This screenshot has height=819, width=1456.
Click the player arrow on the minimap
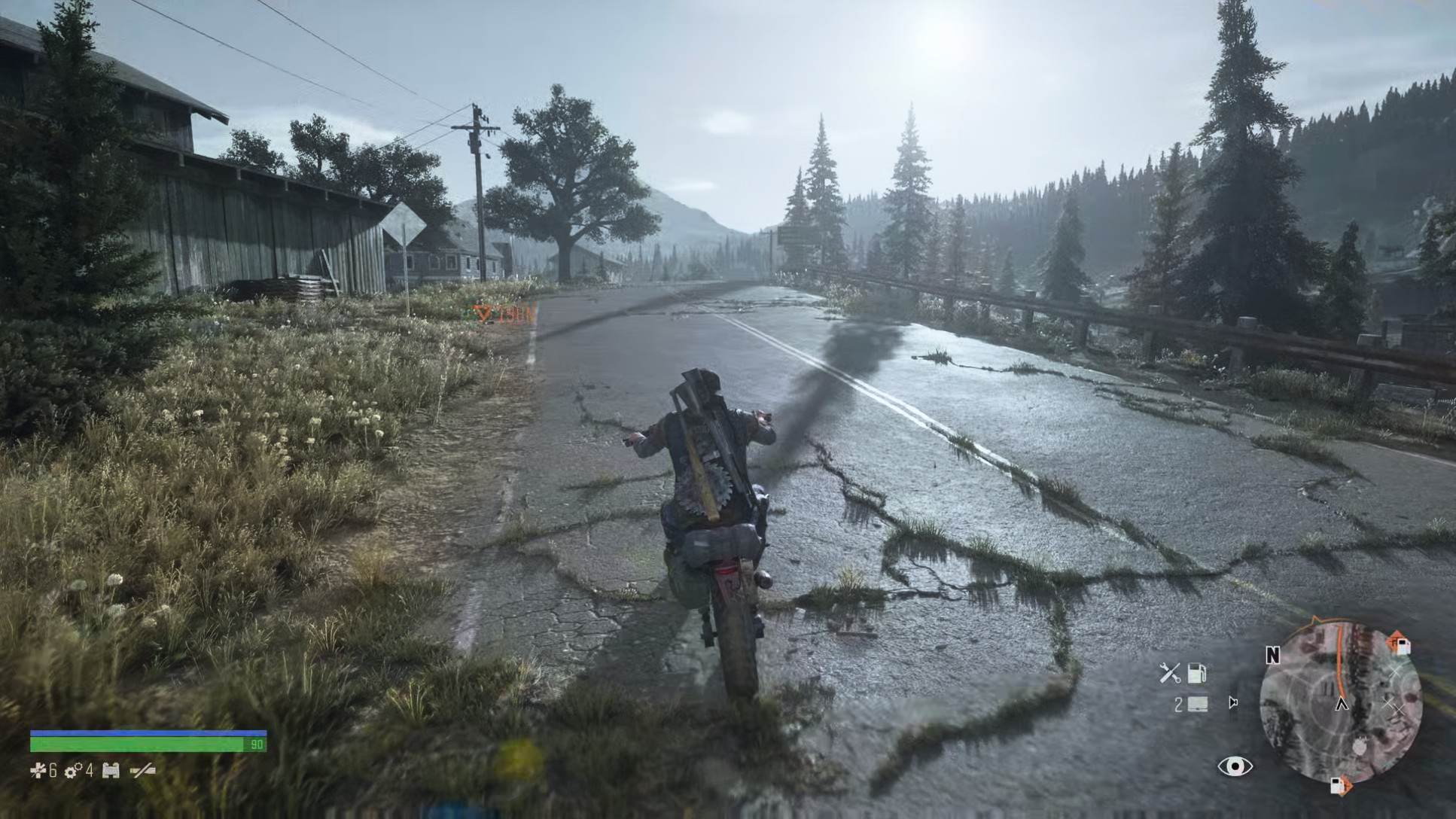click(1341, 705)
